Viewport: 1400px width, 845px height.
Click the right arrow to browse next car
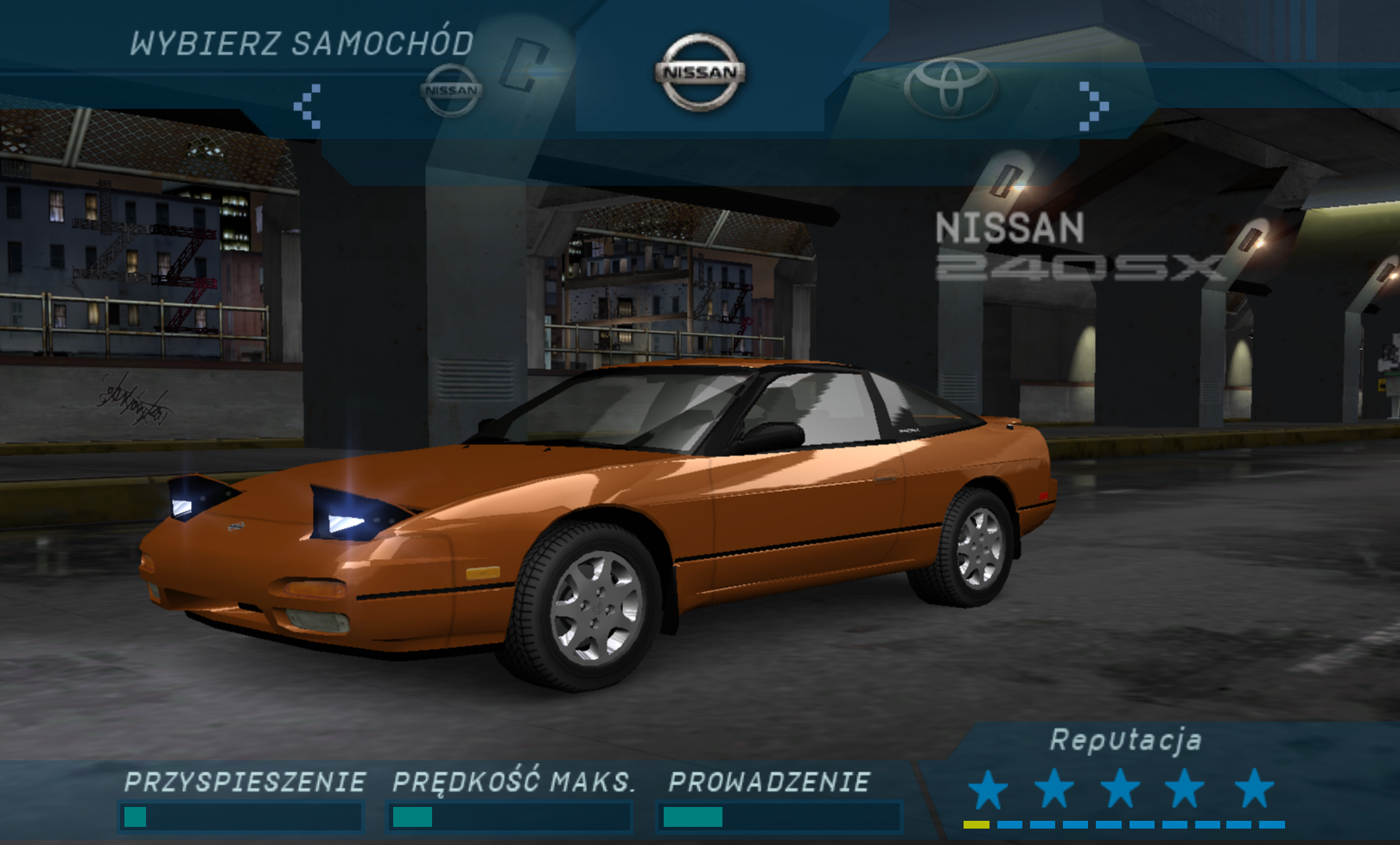[1093, 106]
